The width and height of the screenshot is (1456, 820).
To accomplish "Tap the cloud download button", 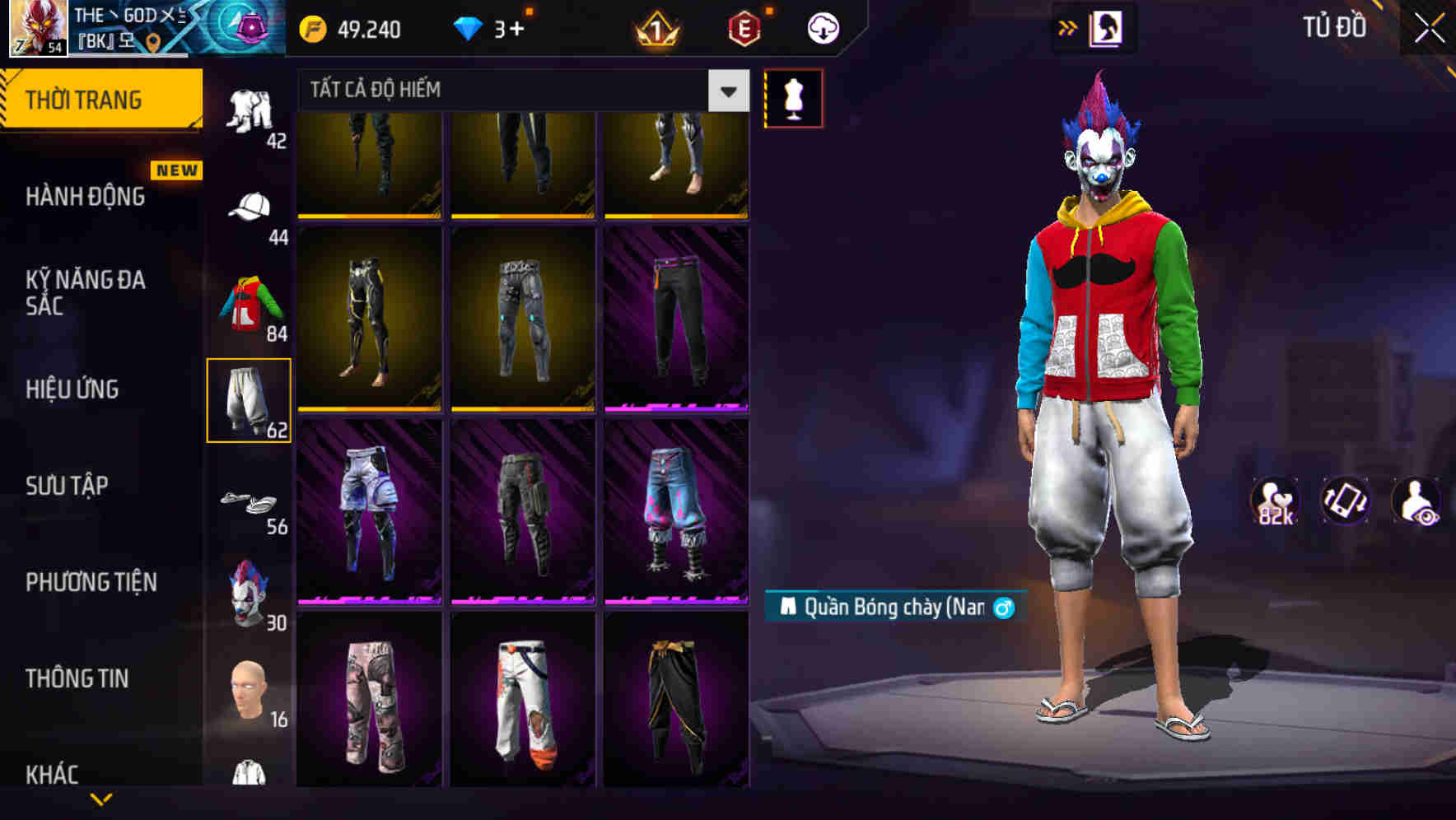I will [823, 27].
